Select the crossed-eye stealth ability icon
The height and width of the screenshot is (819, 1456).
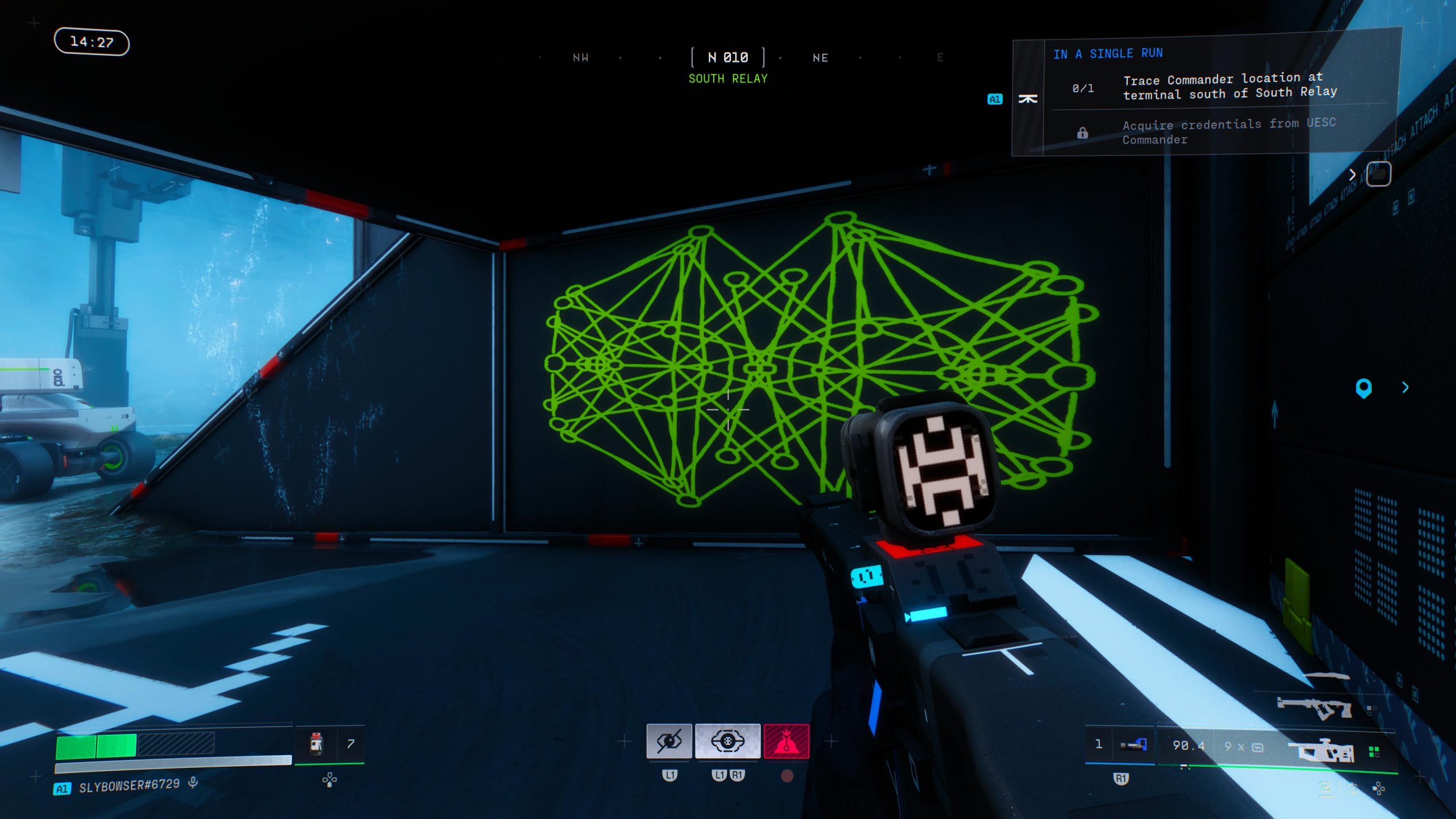point(669,742)
